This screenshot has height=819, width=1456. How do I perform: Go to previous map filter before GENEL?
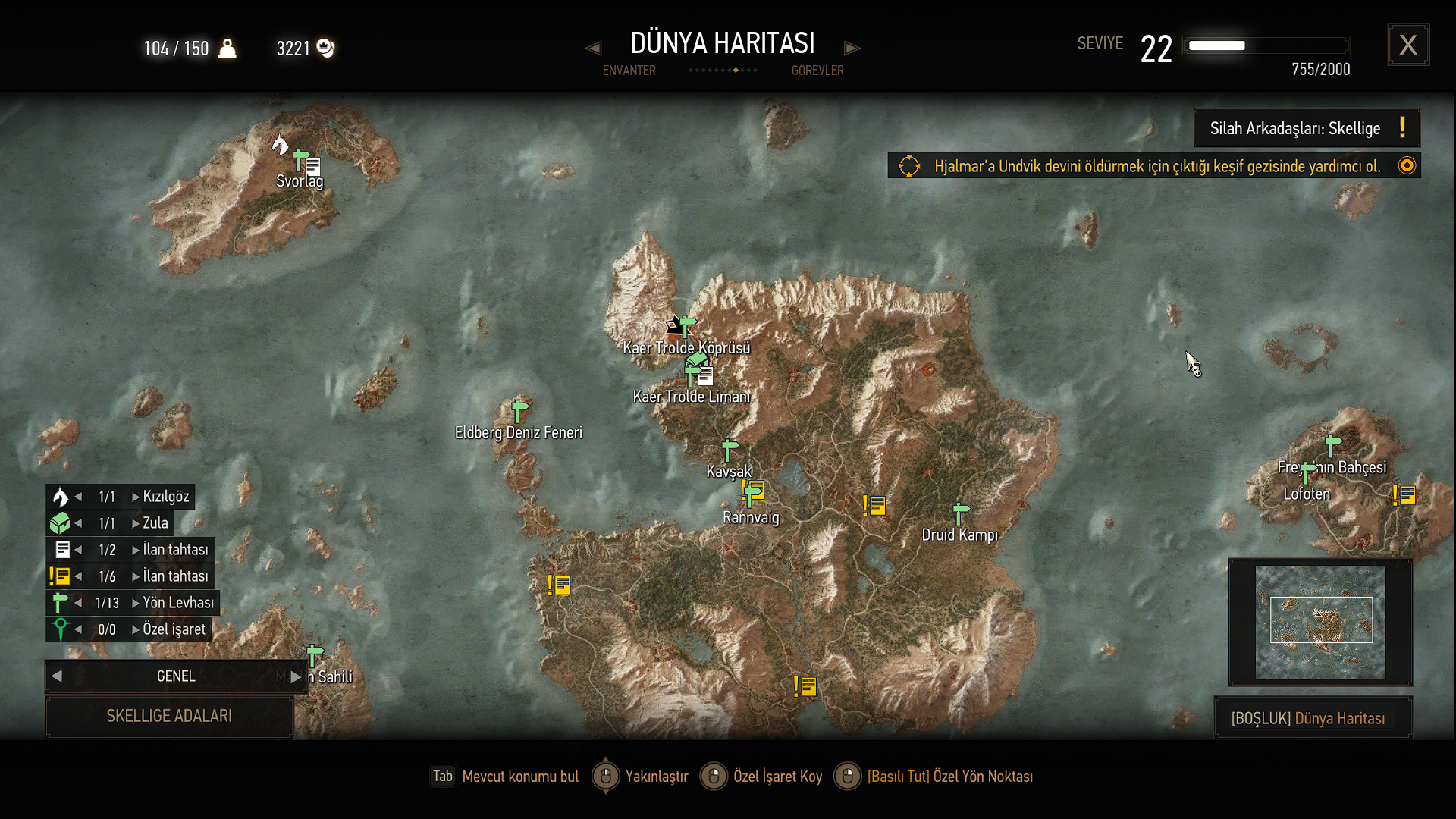pos(57,676)
